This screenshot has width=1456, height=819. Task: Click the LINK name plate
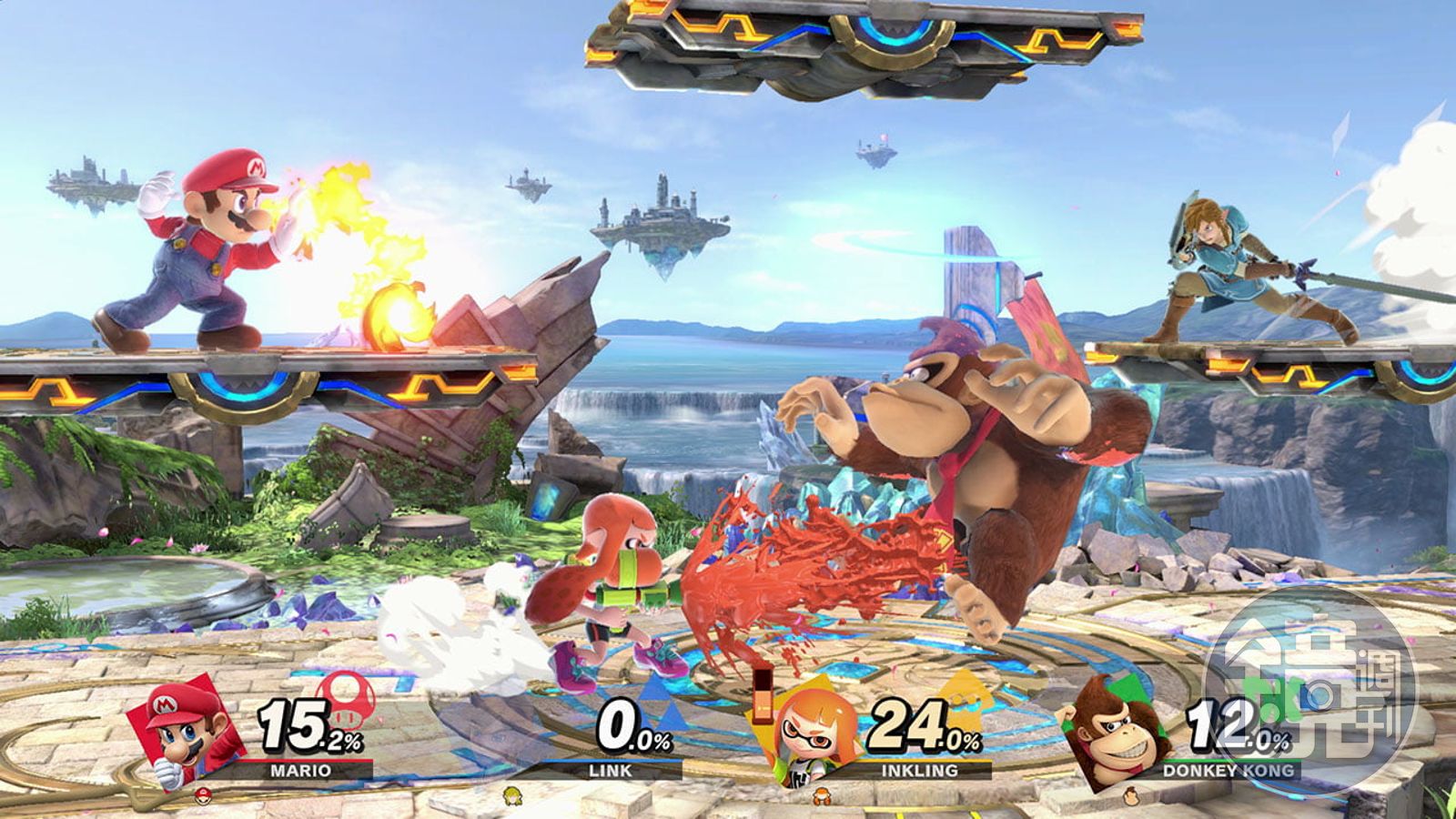[x=611, y=770]
